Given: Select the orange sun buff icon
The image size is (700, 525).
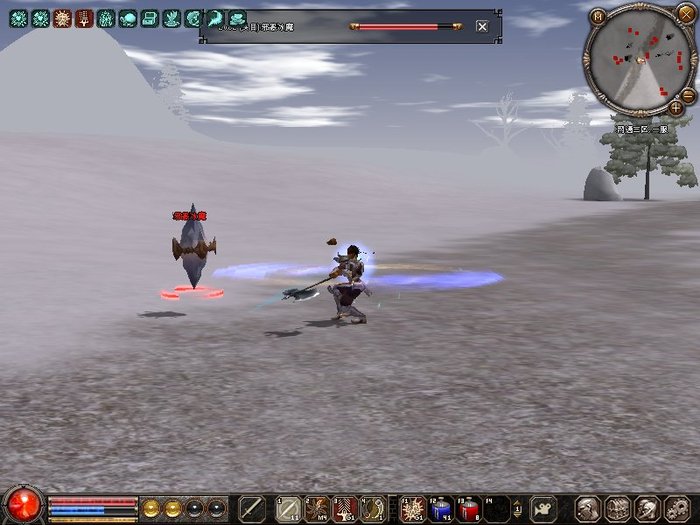Looking at the screenshot, I should (62, 18).
